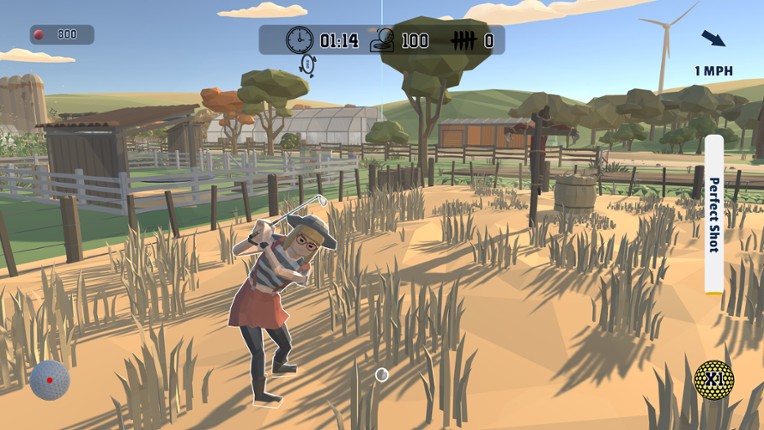The image size is (764, 430).
Task: Click the yellow X1 golf ball button
Action: pos(714,380)
